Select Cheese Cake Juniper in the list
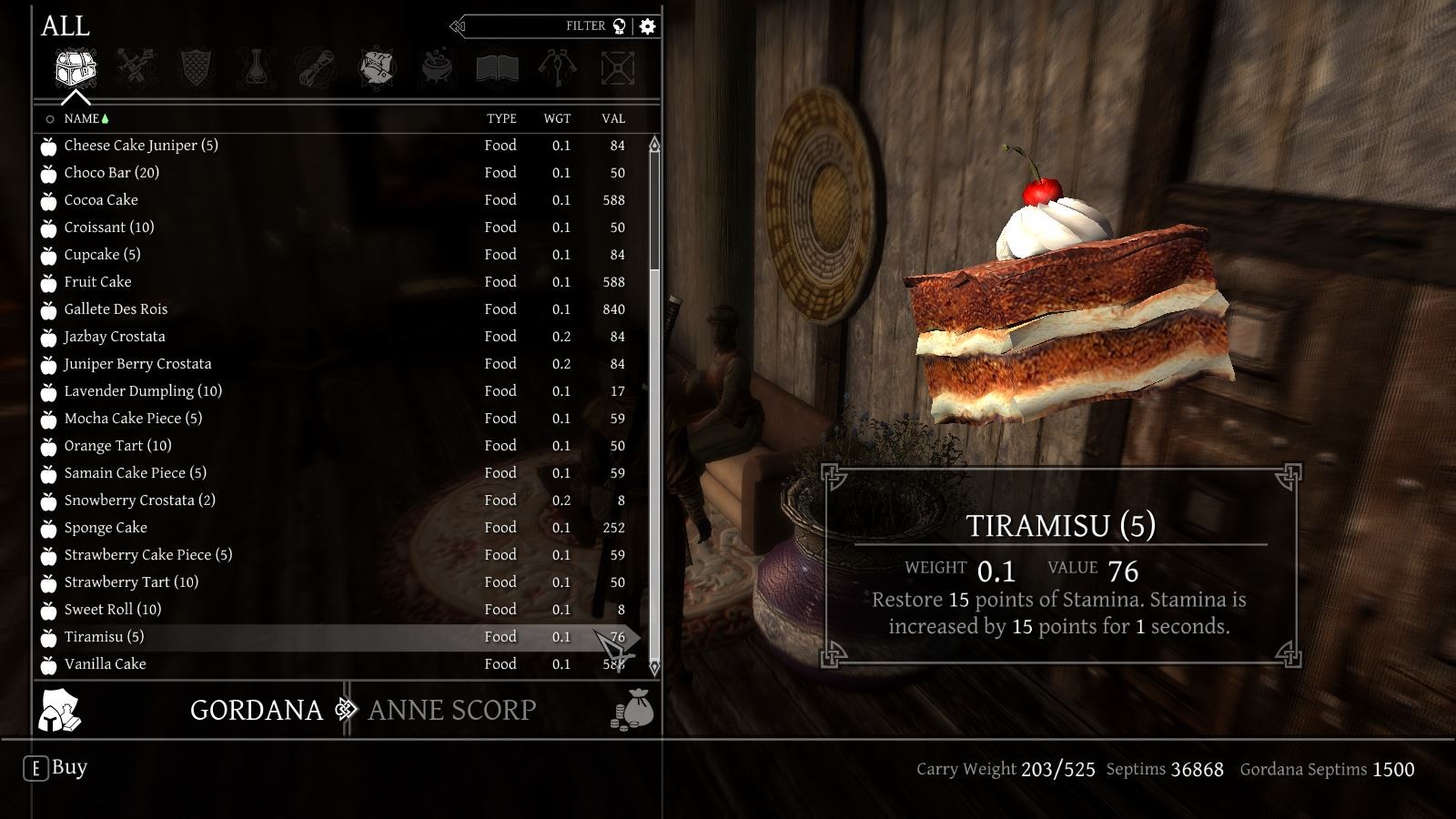This screenshot has width=1456, height=819. pos(141,146)
